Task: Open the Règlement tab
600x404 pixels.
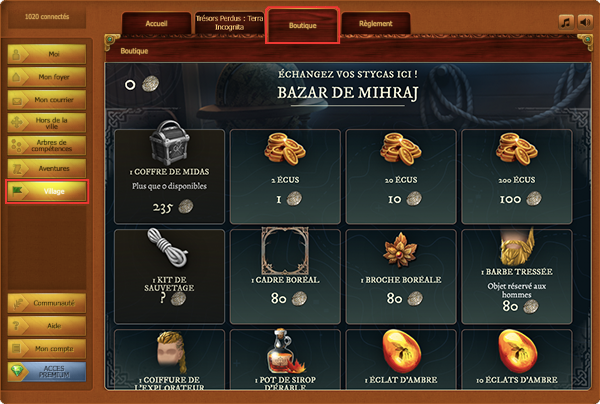Action: tap(375, 25)
